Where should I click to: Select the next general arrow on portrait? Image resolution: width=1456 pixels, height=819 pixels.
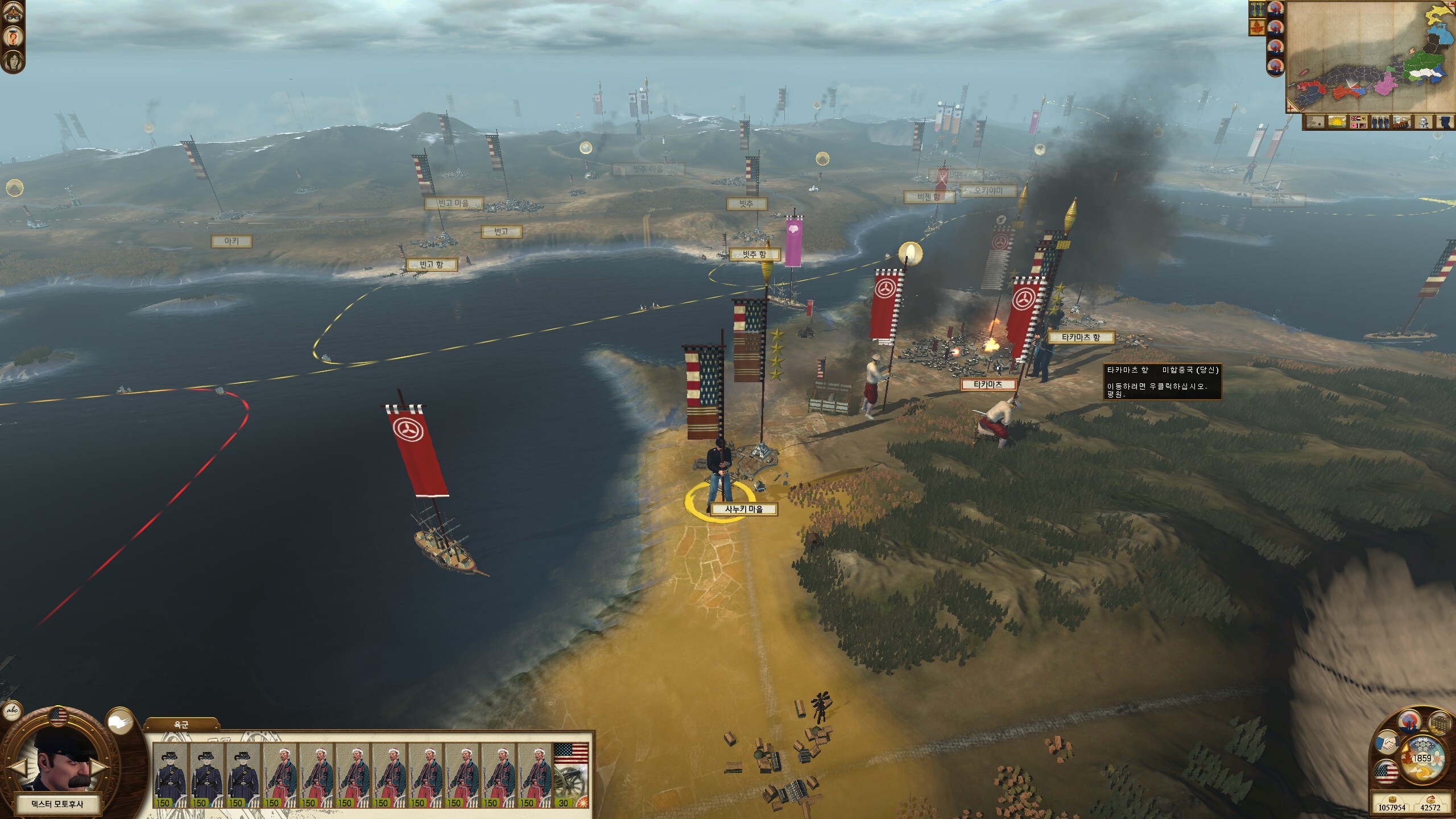pos(100,768)
